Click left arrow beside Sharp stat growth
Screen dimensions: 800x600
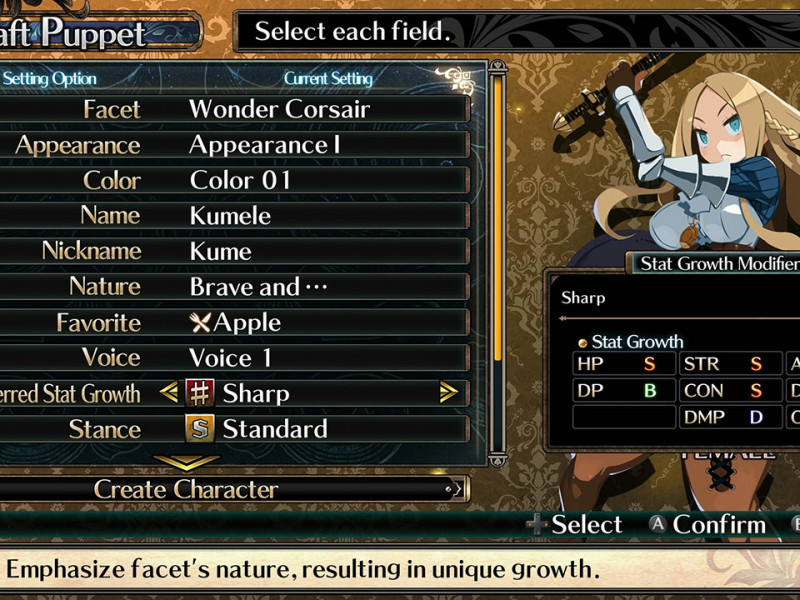pyautogui.click(x=169, y=394)
